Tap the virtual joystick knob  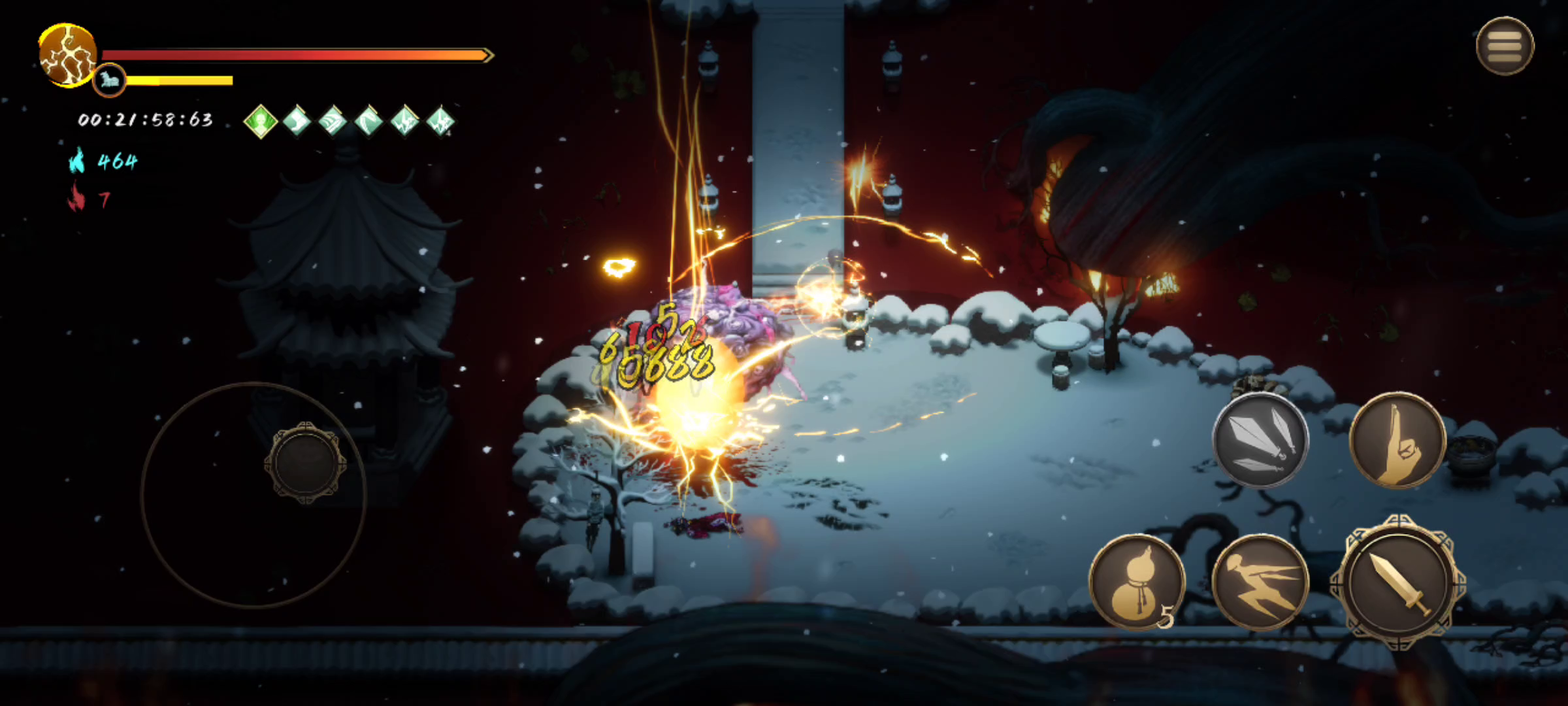click(305, 463)
